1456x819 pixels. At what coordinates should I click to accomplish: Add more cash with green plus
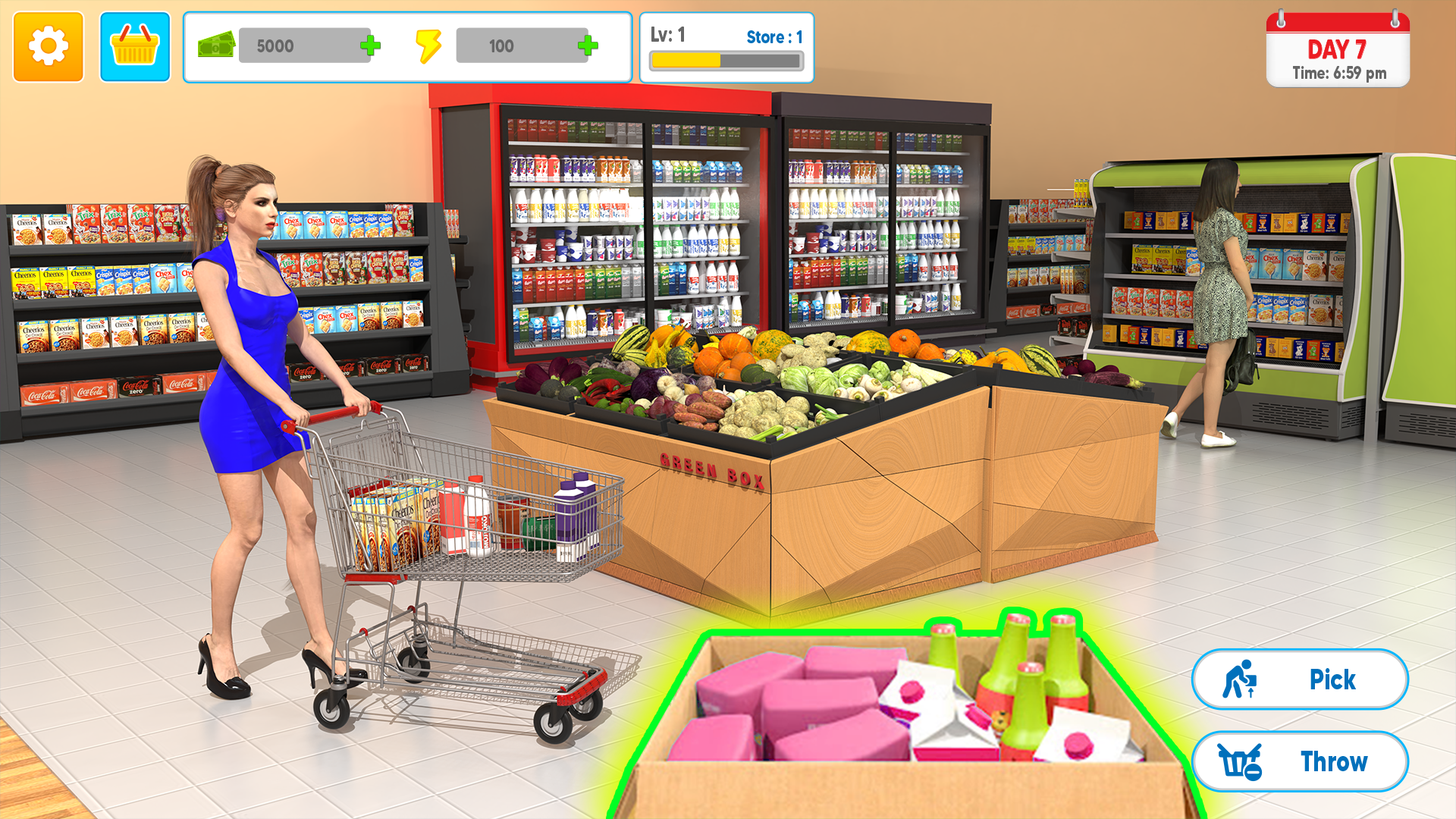371,46
